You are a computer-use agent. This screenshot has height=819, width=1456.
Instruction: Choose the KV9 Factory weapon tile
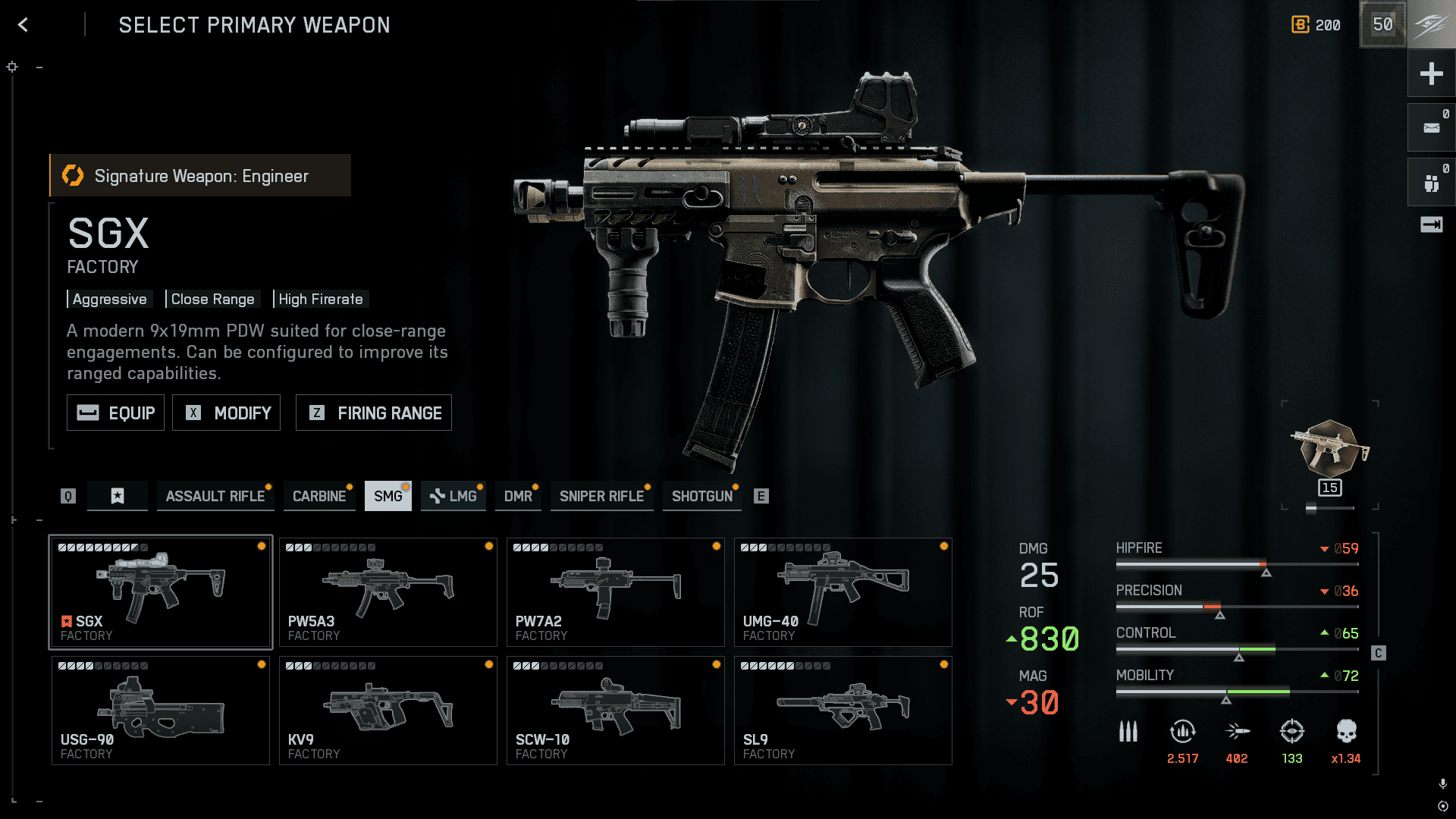click(388, 711)
